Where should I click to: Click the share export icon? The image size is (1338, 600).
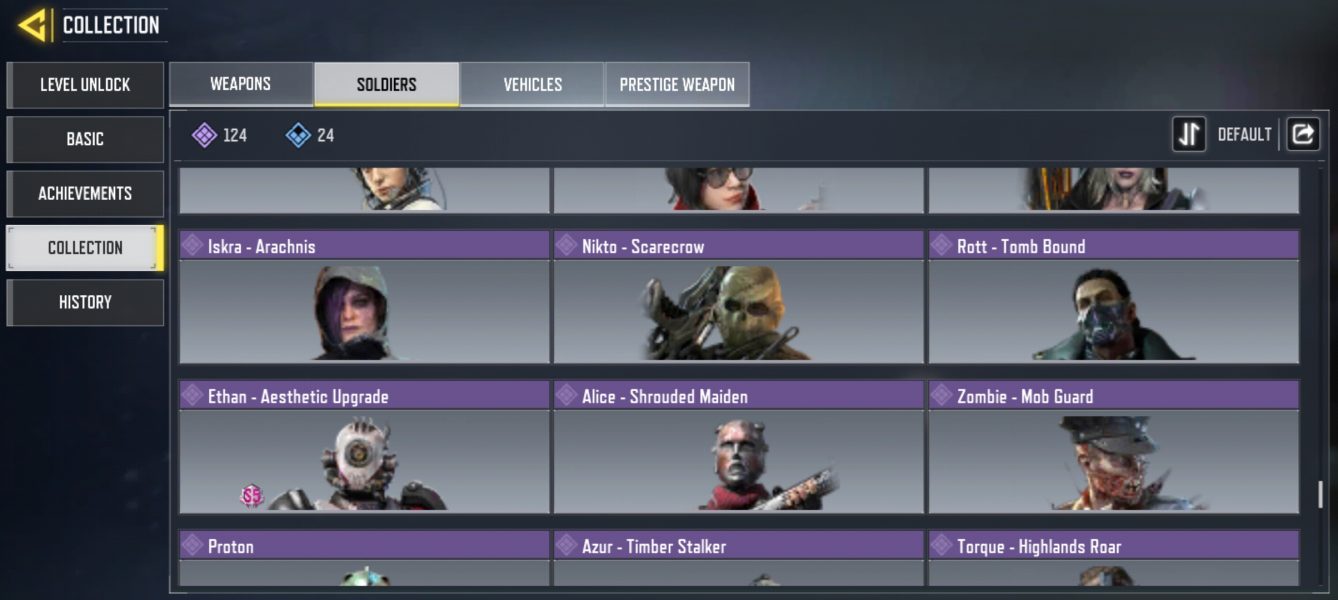pos(1302,134)
